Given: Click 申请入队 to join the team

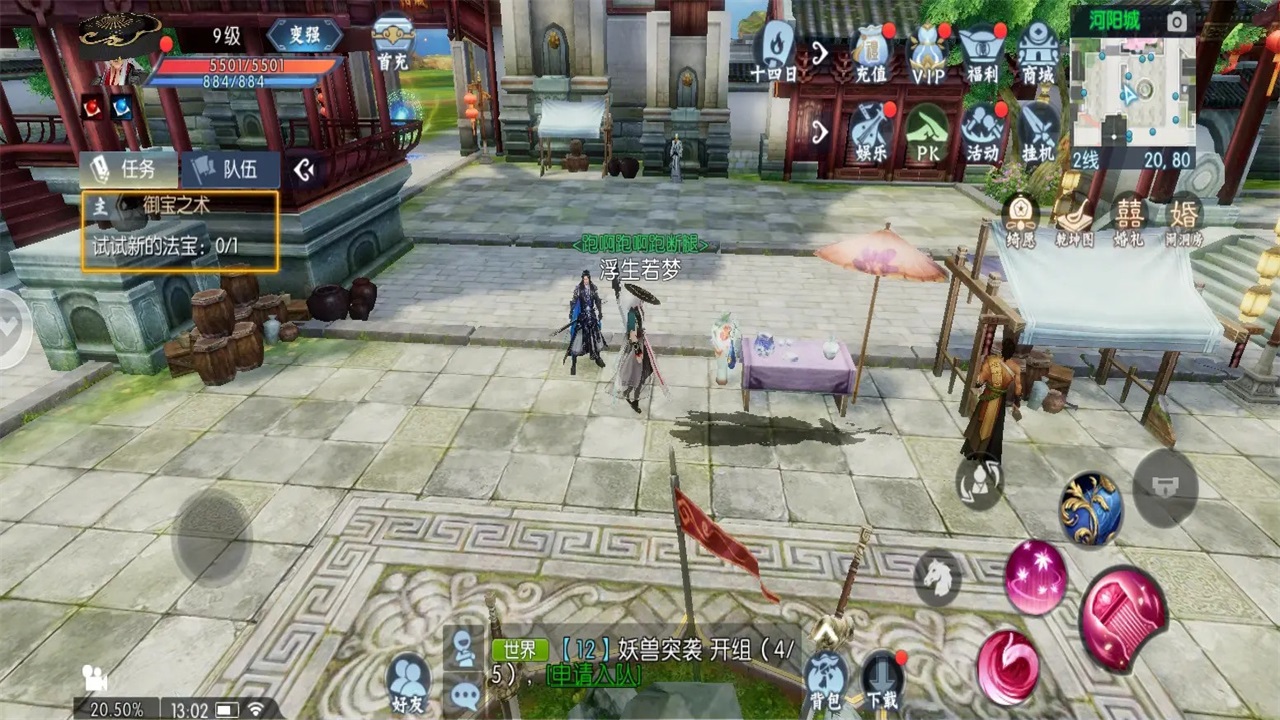Looking at the screenshot, I should [594, 675].
